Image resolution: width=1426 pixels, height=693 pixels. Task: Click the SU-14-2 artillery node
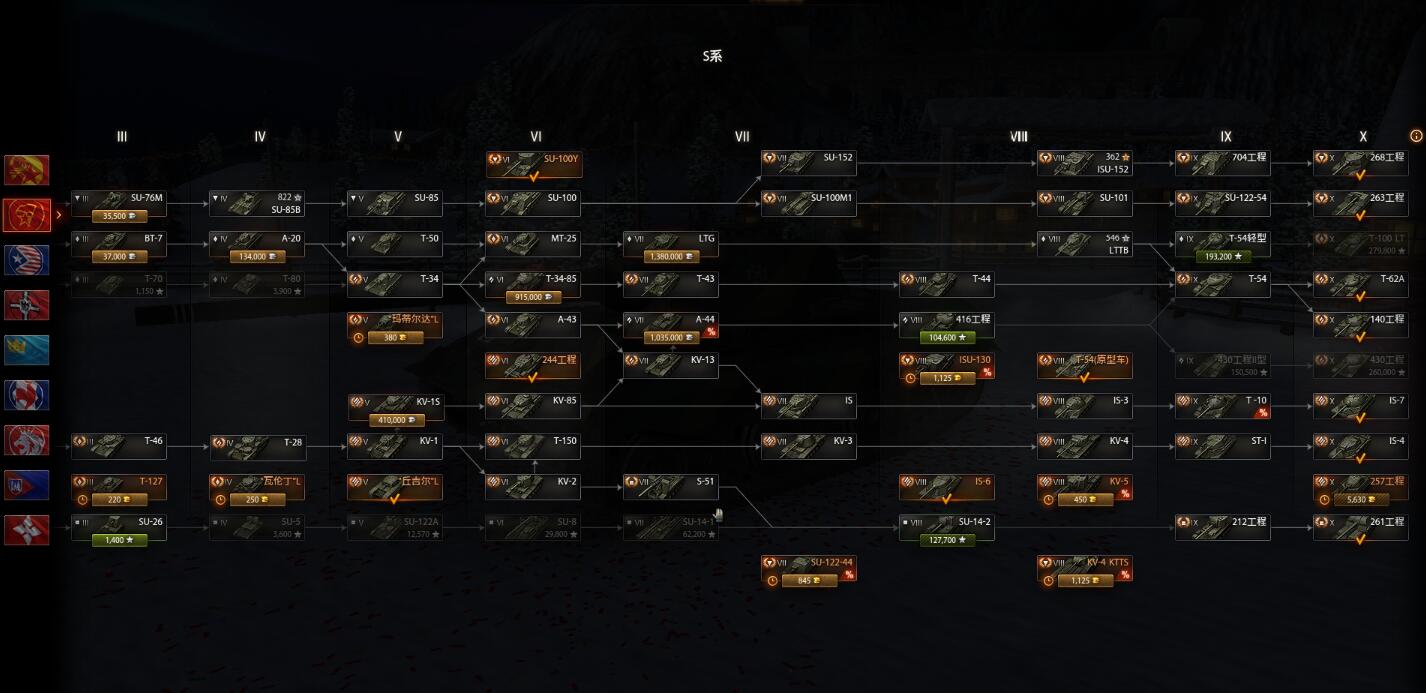point(946,523)
